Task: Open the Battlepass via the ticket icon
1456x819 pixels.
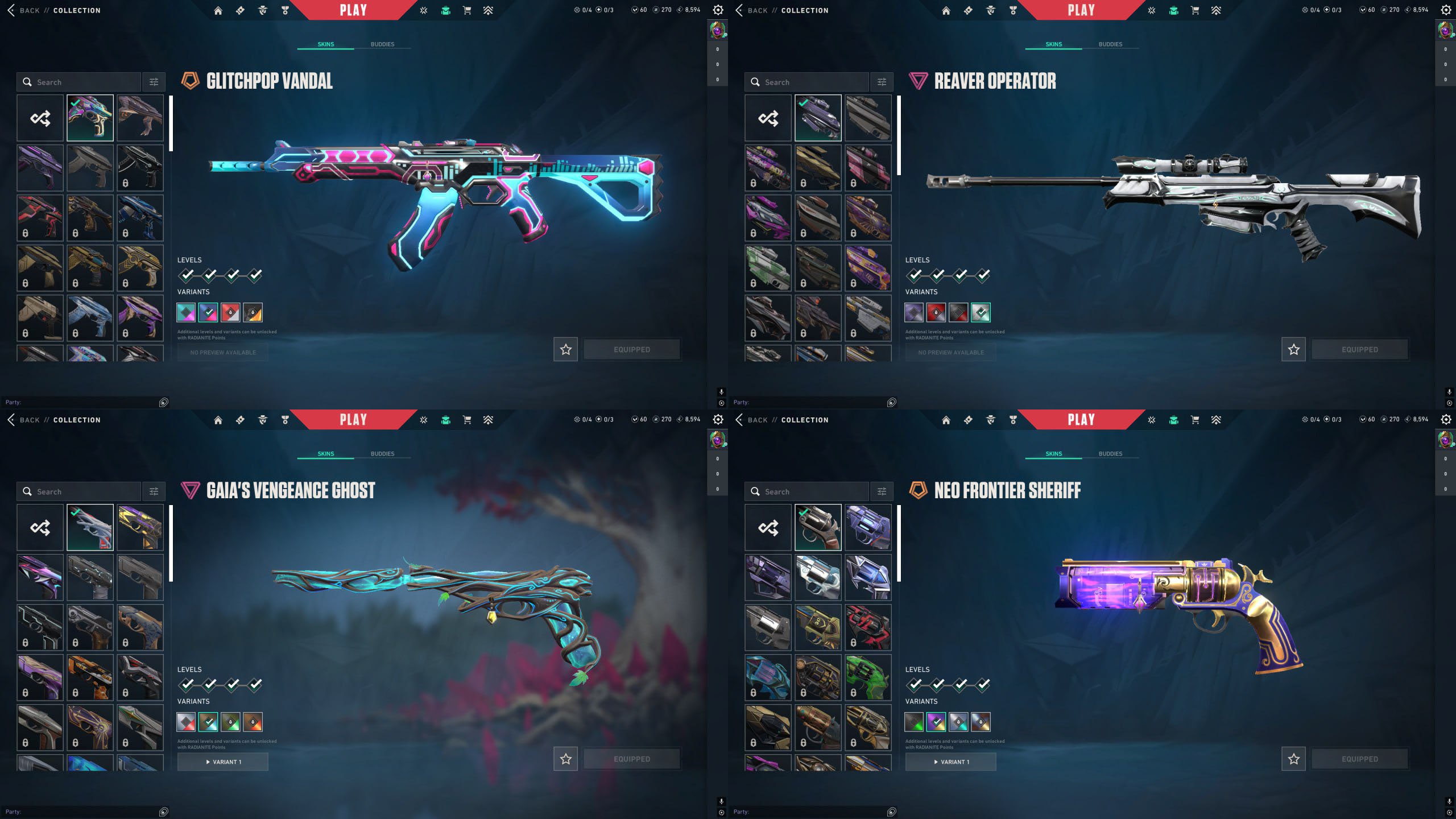Action: pyautogui.click(x=240, y=10)
